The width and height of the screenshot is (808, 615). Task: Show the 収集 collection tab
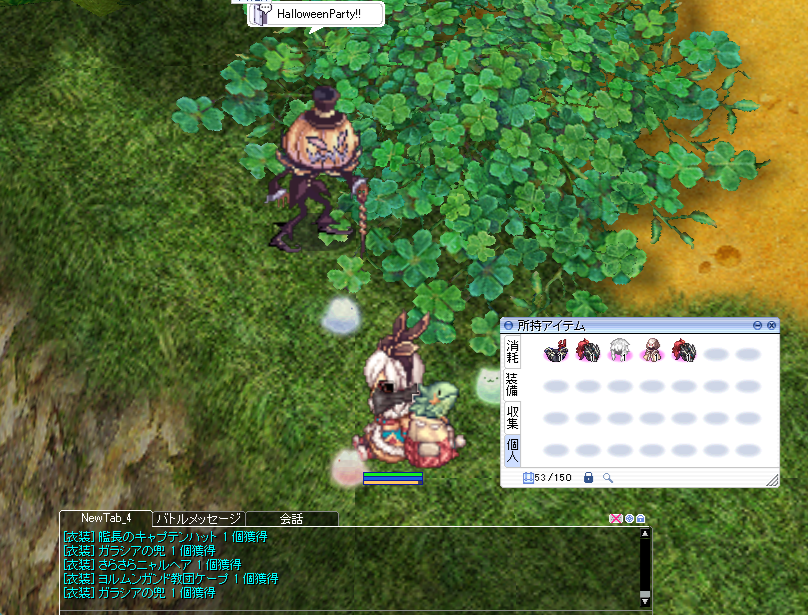pyautogui.click(x=512, y=417)
